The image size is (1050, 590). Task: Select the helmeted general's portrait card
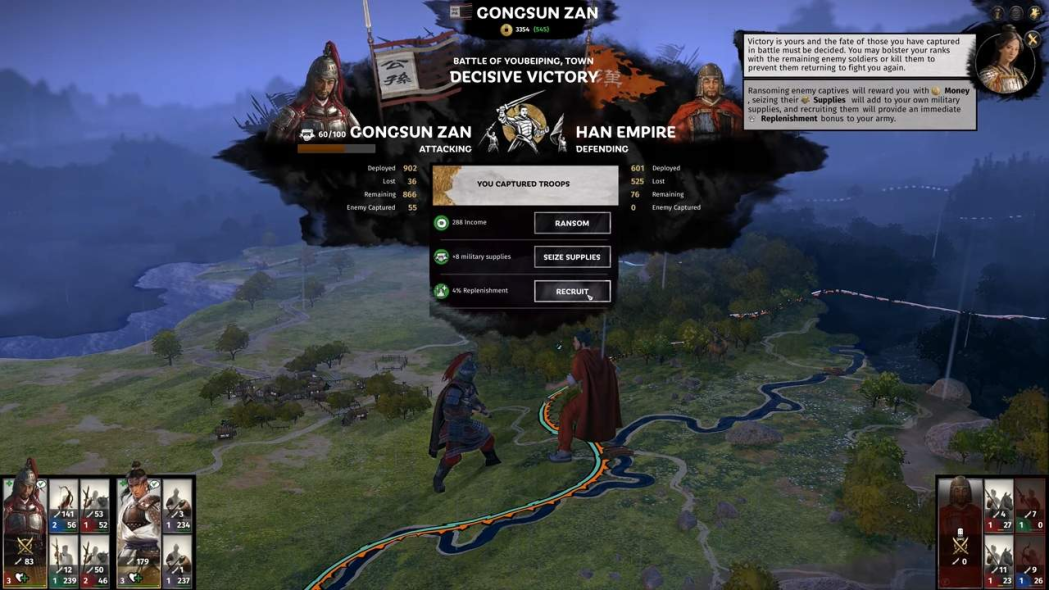click(24, 524)
